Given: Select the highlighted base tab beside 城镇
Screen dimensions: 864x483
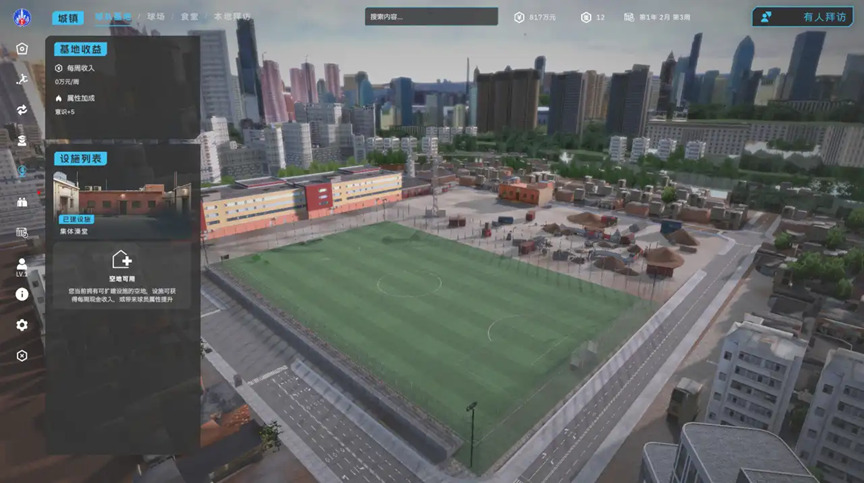Looking at the screenshot, I should click(113, 17).
